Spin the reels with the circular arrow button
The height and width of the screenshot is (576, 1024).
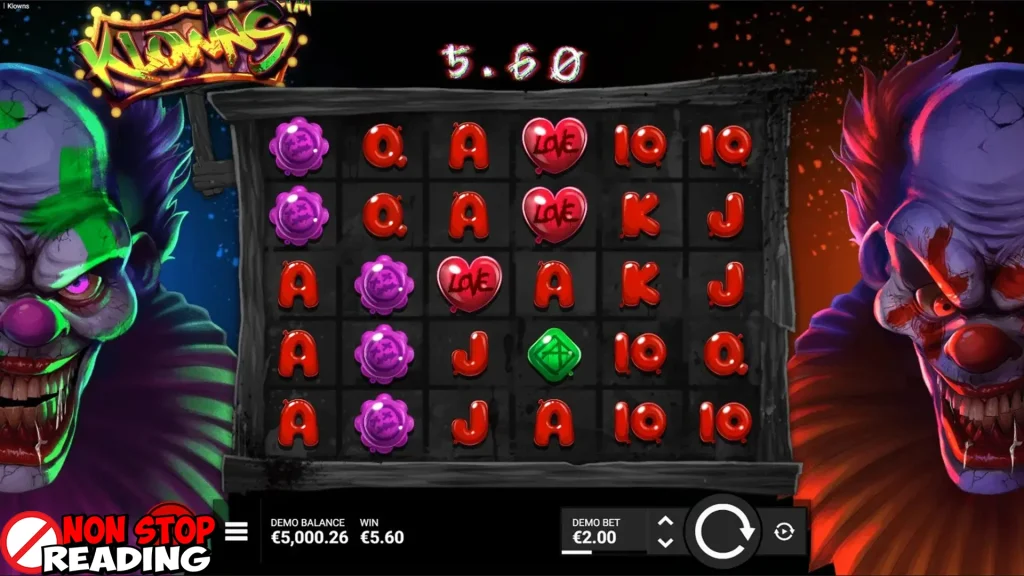724,531
